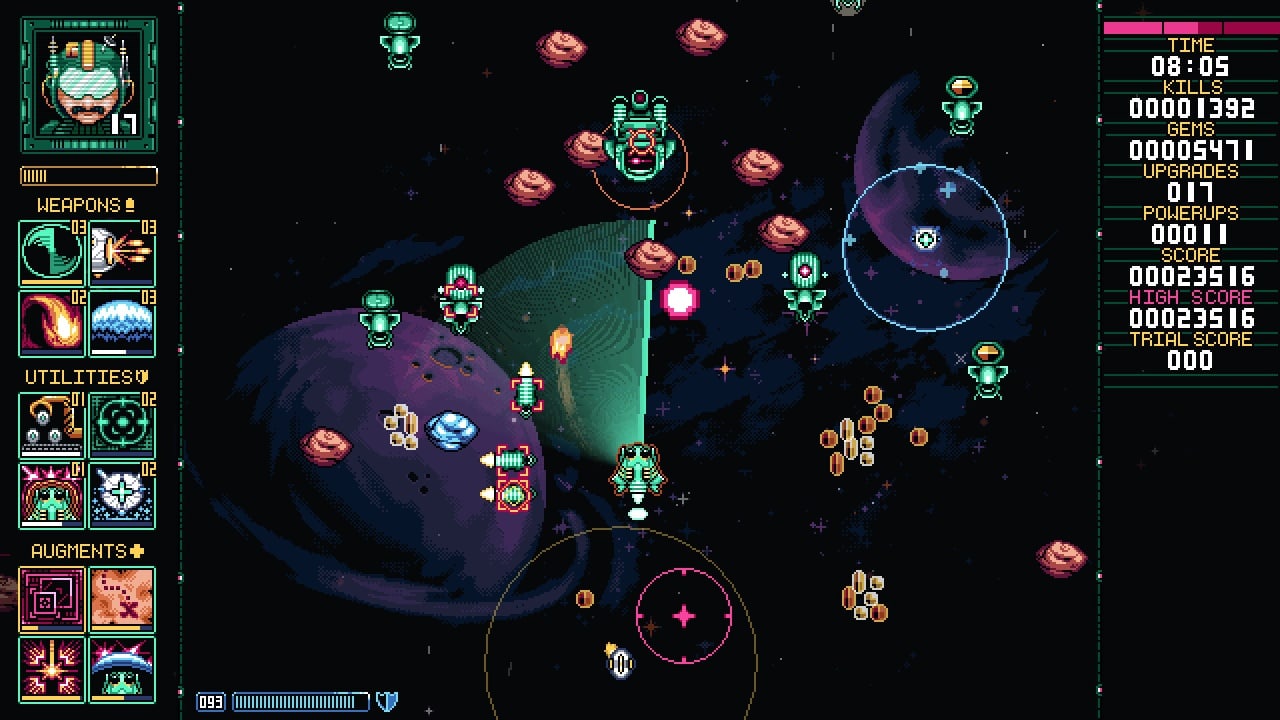The width and height of the screenshot is (1280, 720).
Task: Select the blue ice dome weapon icon
Action: point(122,323)
